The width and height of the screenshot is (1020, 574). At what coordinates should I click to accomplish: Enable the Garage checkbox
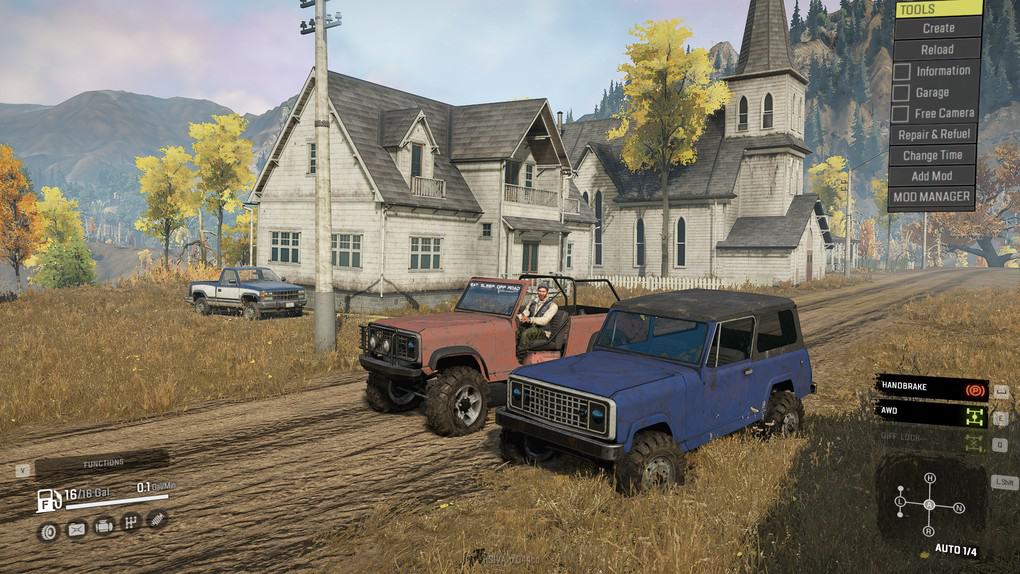point(902,93)
